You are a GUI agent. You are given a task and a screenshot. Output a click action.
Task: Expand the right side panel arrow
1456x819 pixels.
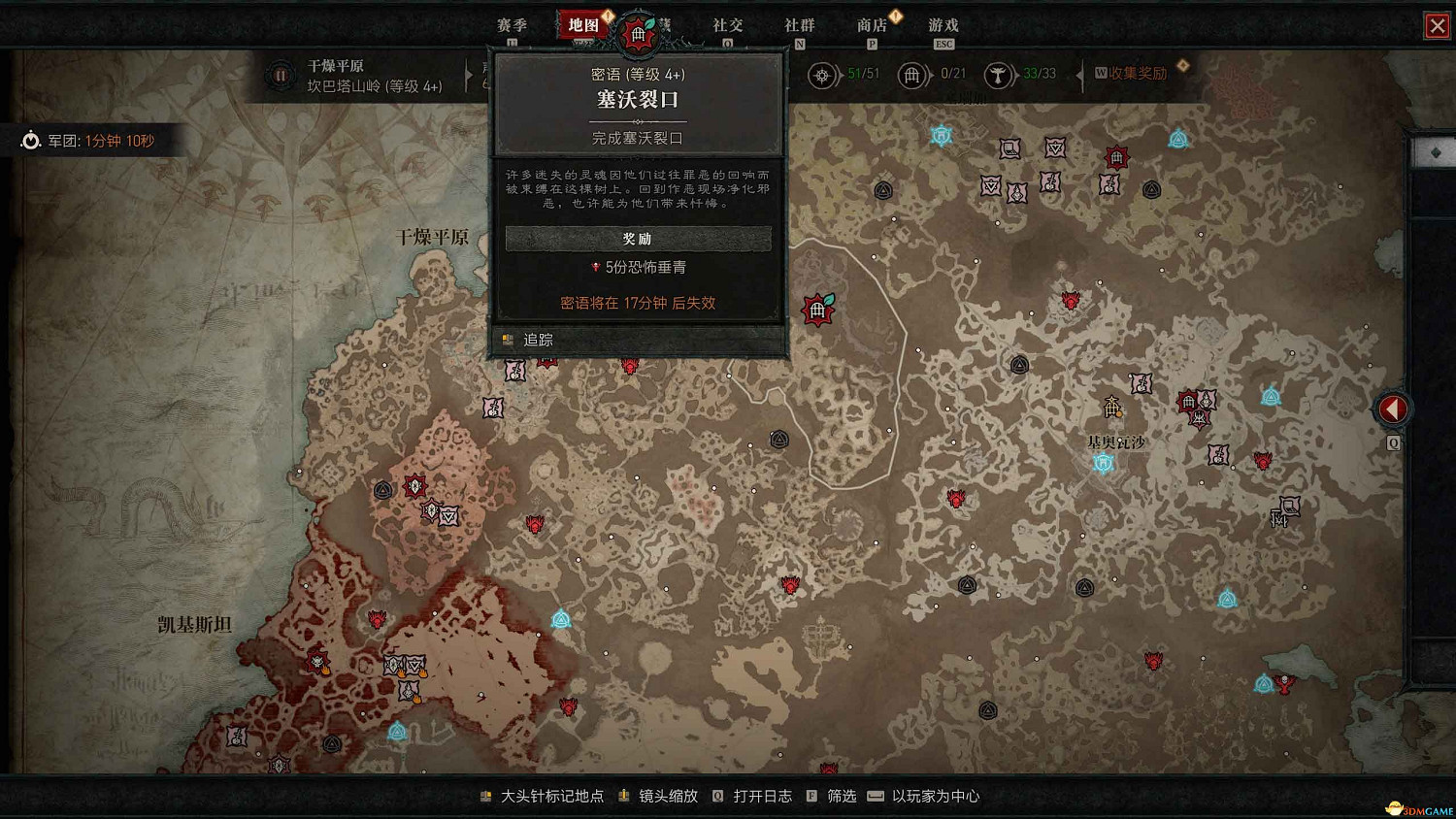pos(1392,409)
